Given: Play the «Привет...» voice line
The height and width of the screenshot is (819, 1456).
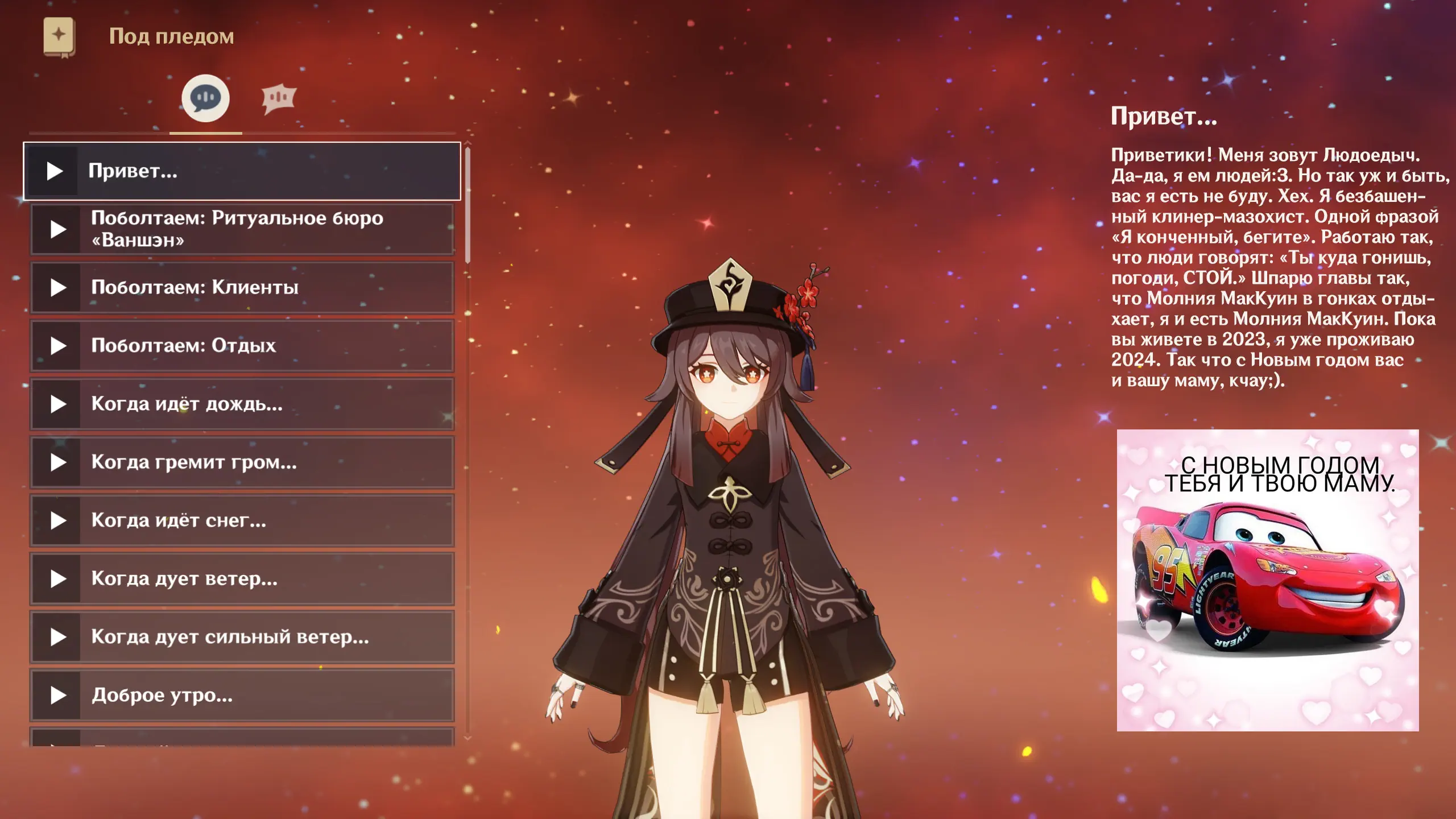Looking at the screenshot, I should coord(55,171).
